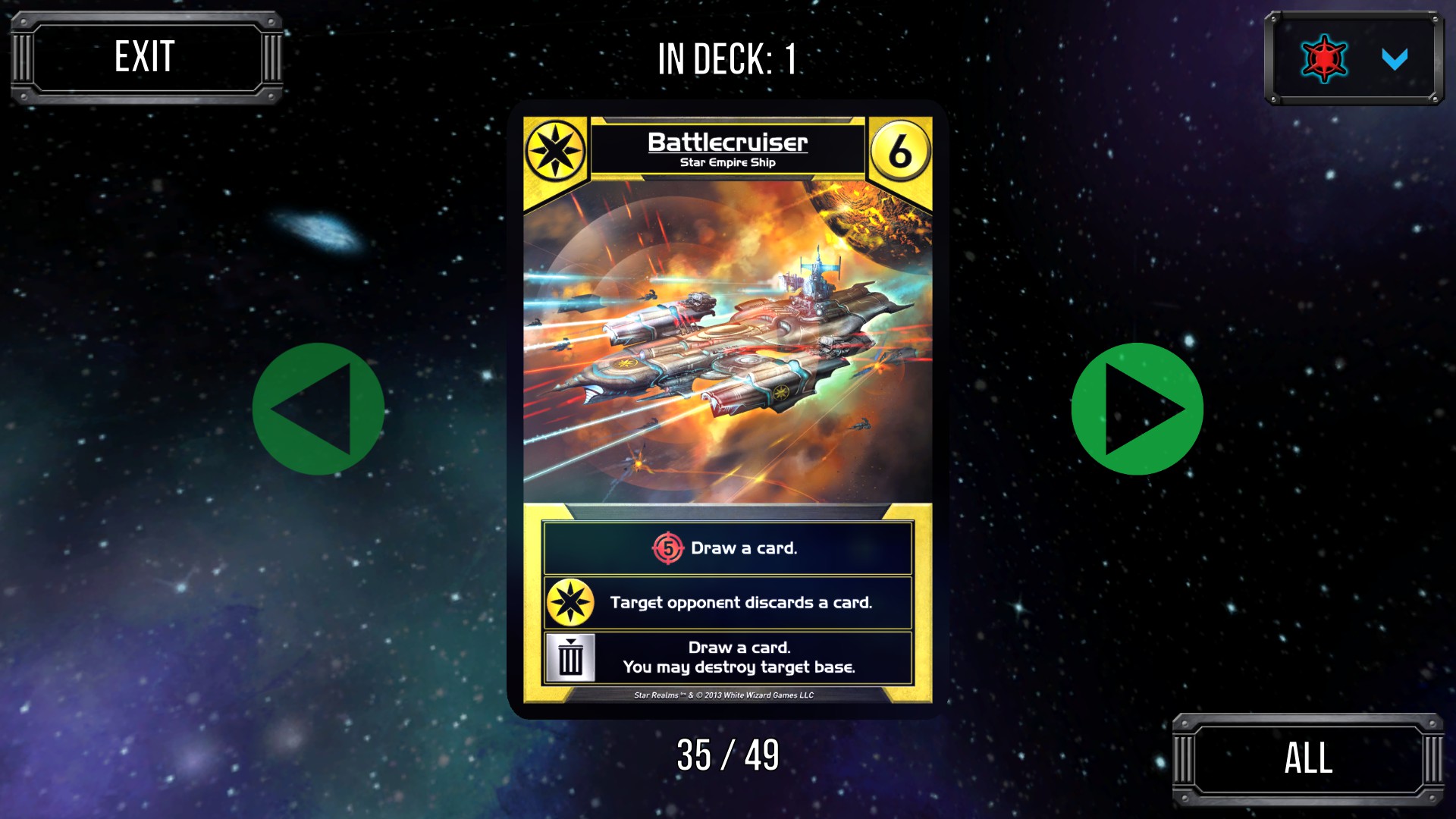
Task: Show the next card
Action: pos(1137,409)
